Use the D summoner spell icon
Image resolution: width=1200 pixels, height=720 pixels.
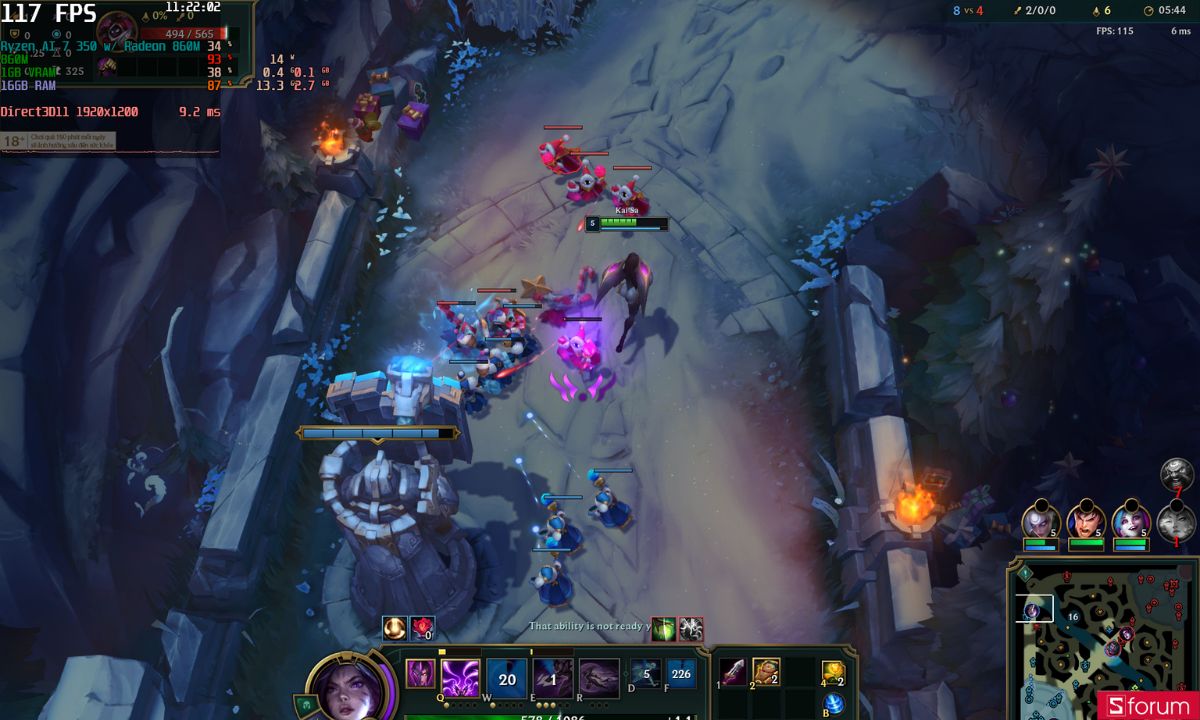644,674
